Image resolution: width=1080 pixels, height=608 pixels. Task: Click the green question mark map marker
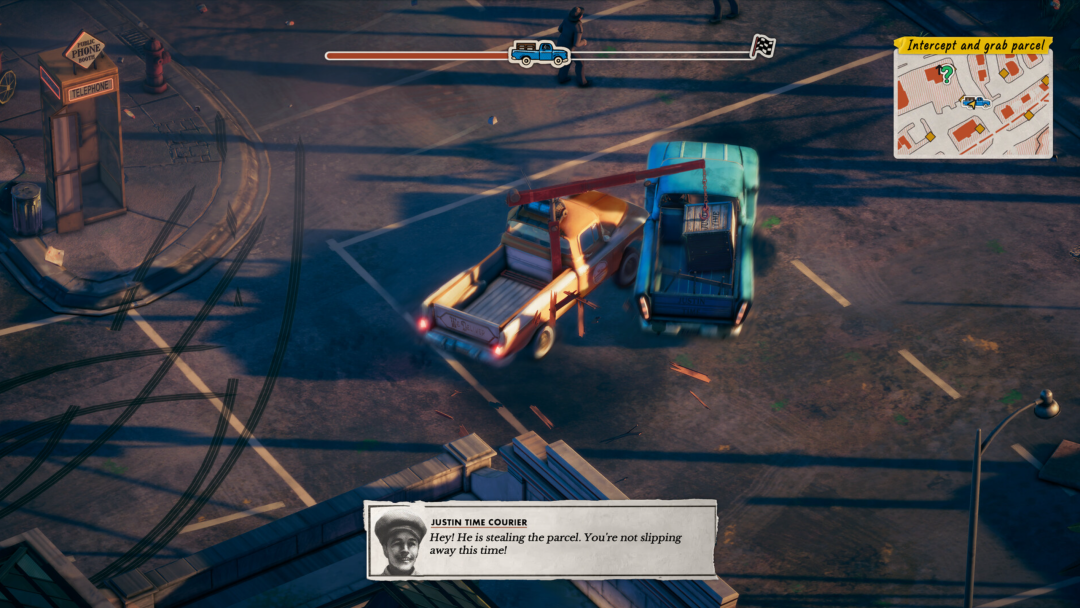945,74
